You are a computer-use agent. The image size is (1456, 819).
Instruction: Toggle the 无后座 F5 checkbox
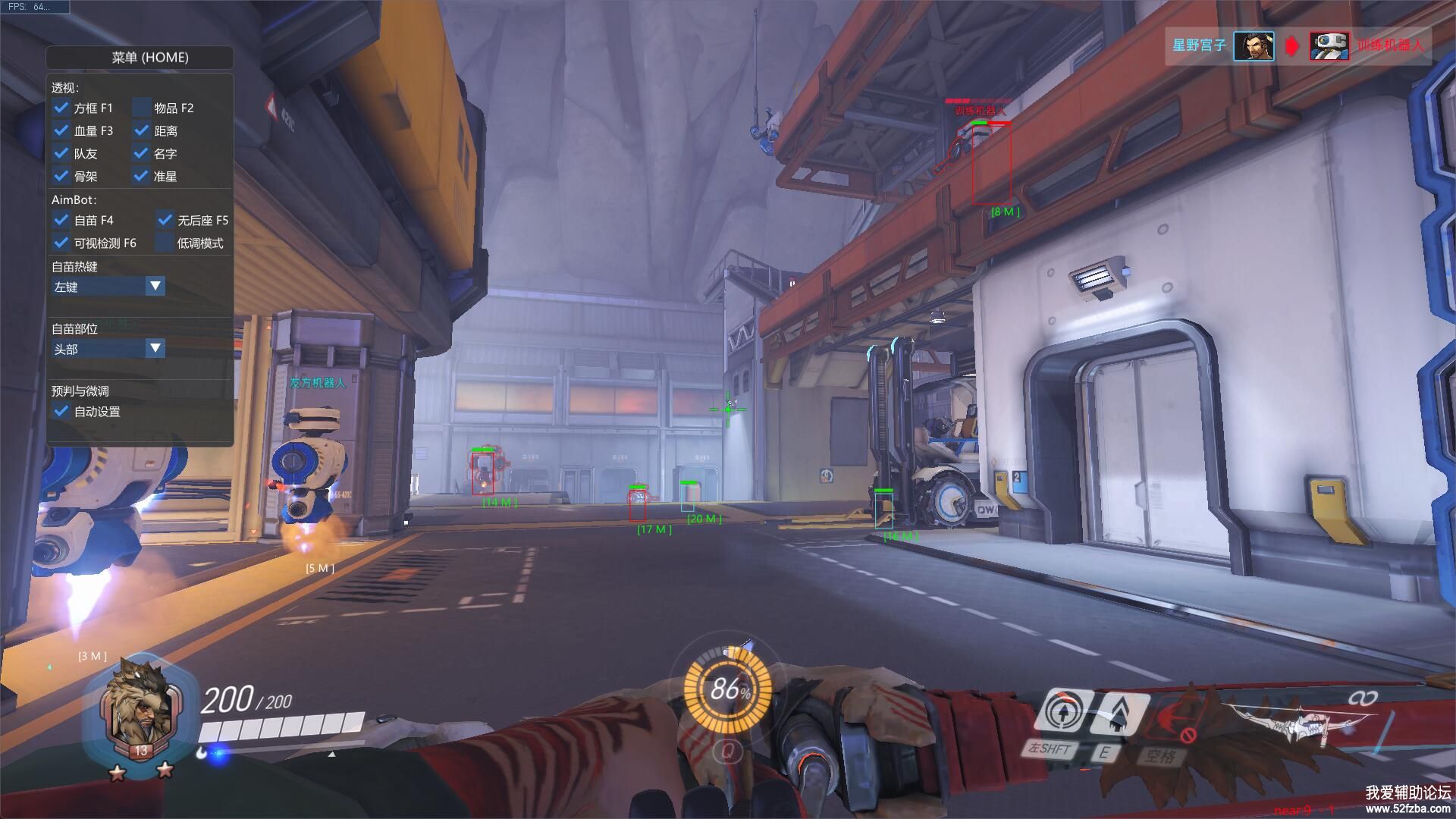tap(165, 220)
